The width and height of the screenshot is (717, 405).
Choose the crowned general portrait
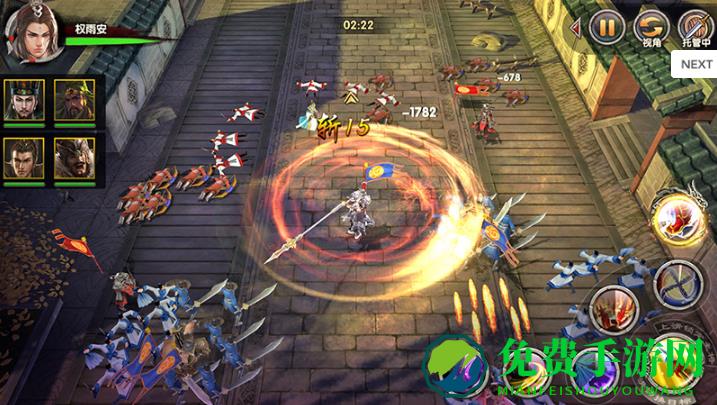[x=22, y=100]
